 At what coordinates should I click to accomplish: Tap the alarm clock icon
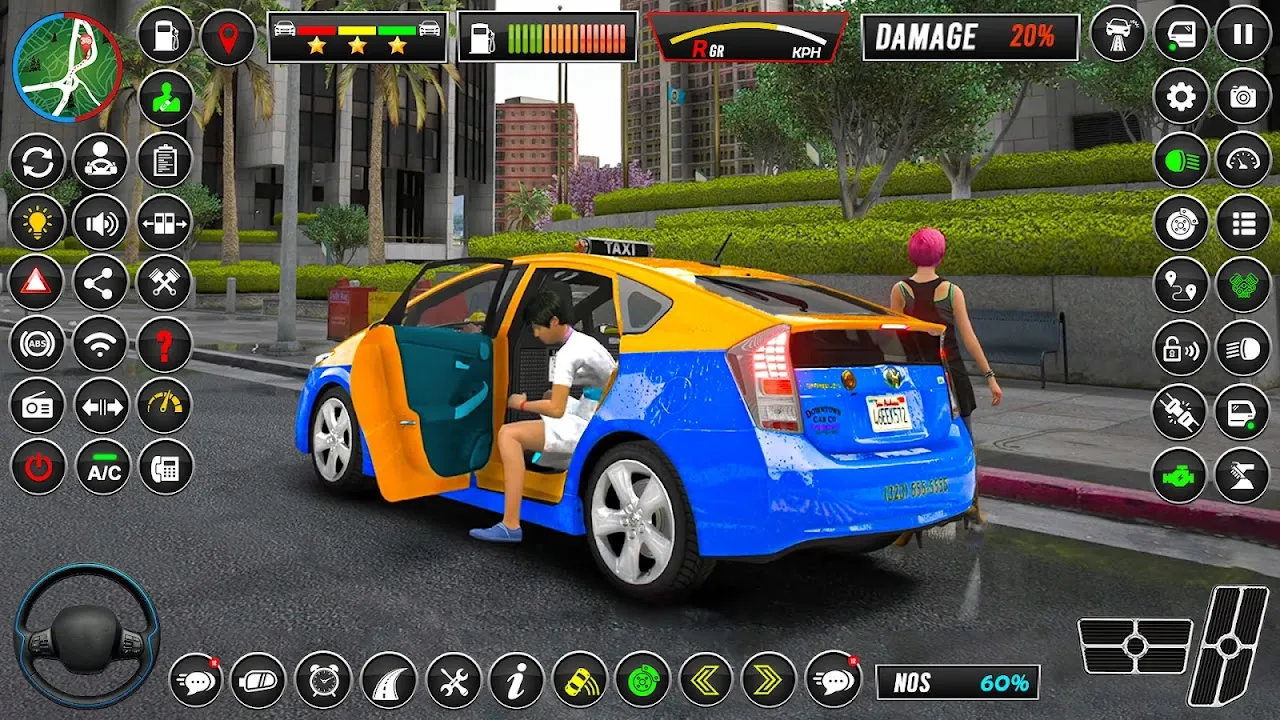click(x=323, y=681)
